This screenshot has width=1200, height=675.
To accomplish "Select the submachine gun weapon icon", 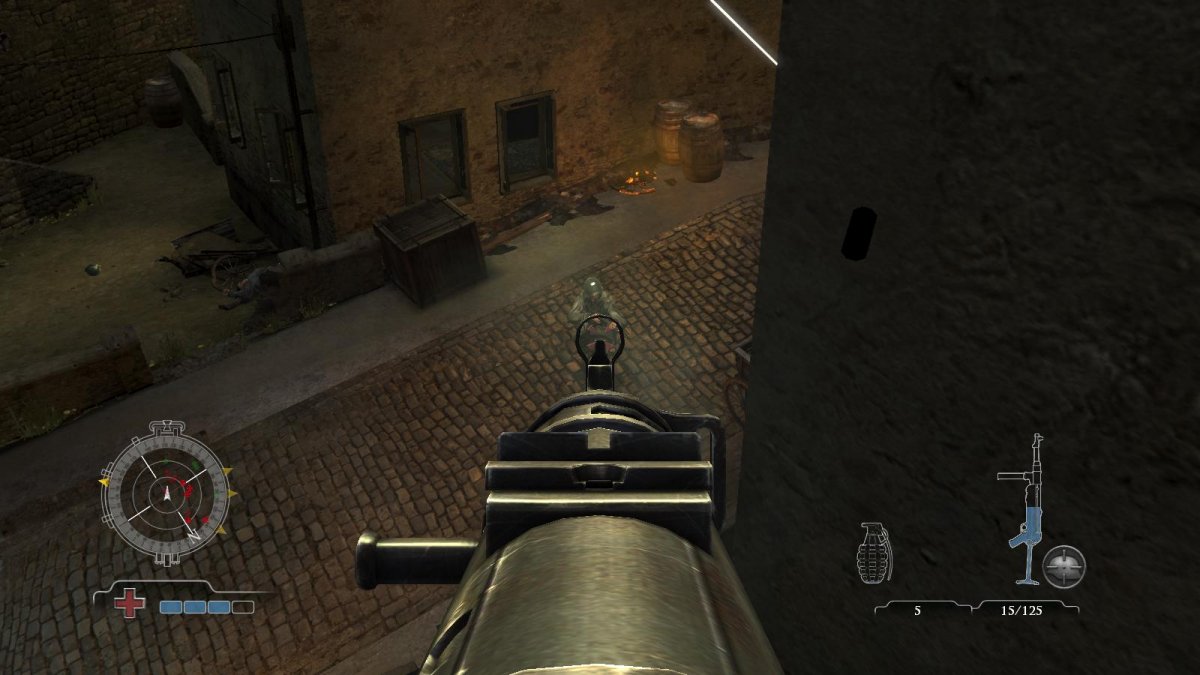I will (x=1025, y=510).
